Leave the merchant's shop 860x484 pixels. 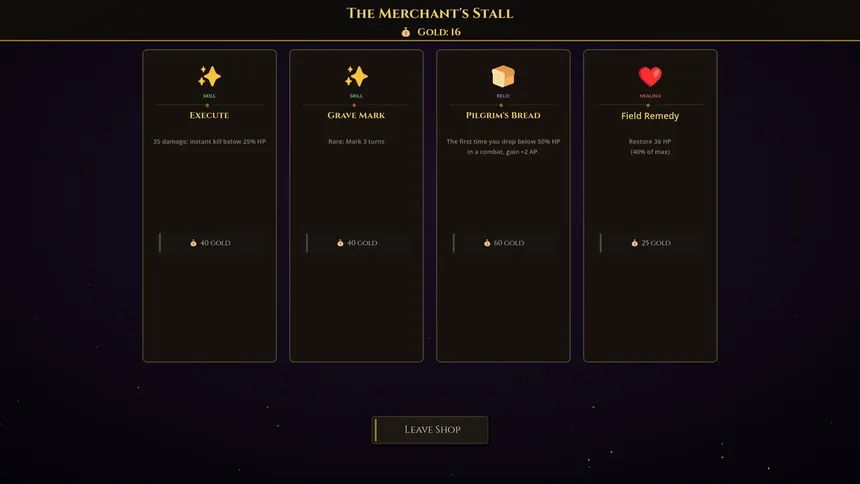430,430
